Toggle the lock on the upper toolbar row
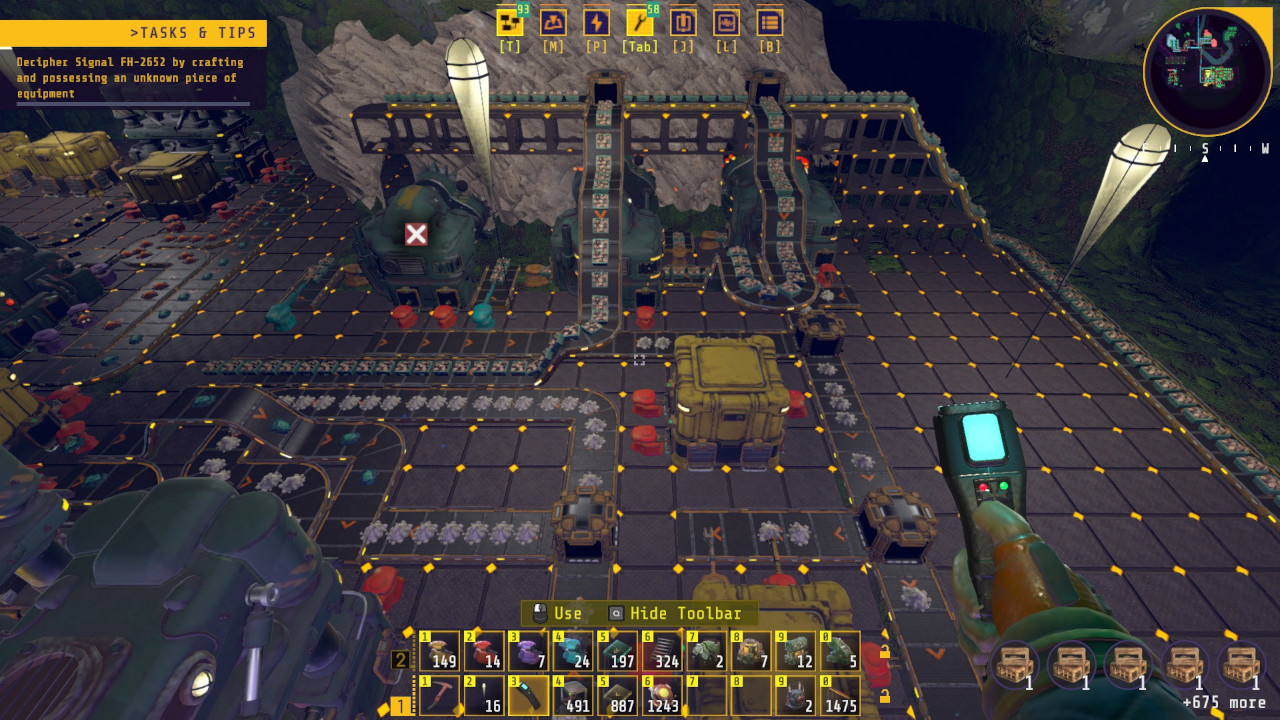Viewport: 1280px width, 720px height. pos(884,652)
